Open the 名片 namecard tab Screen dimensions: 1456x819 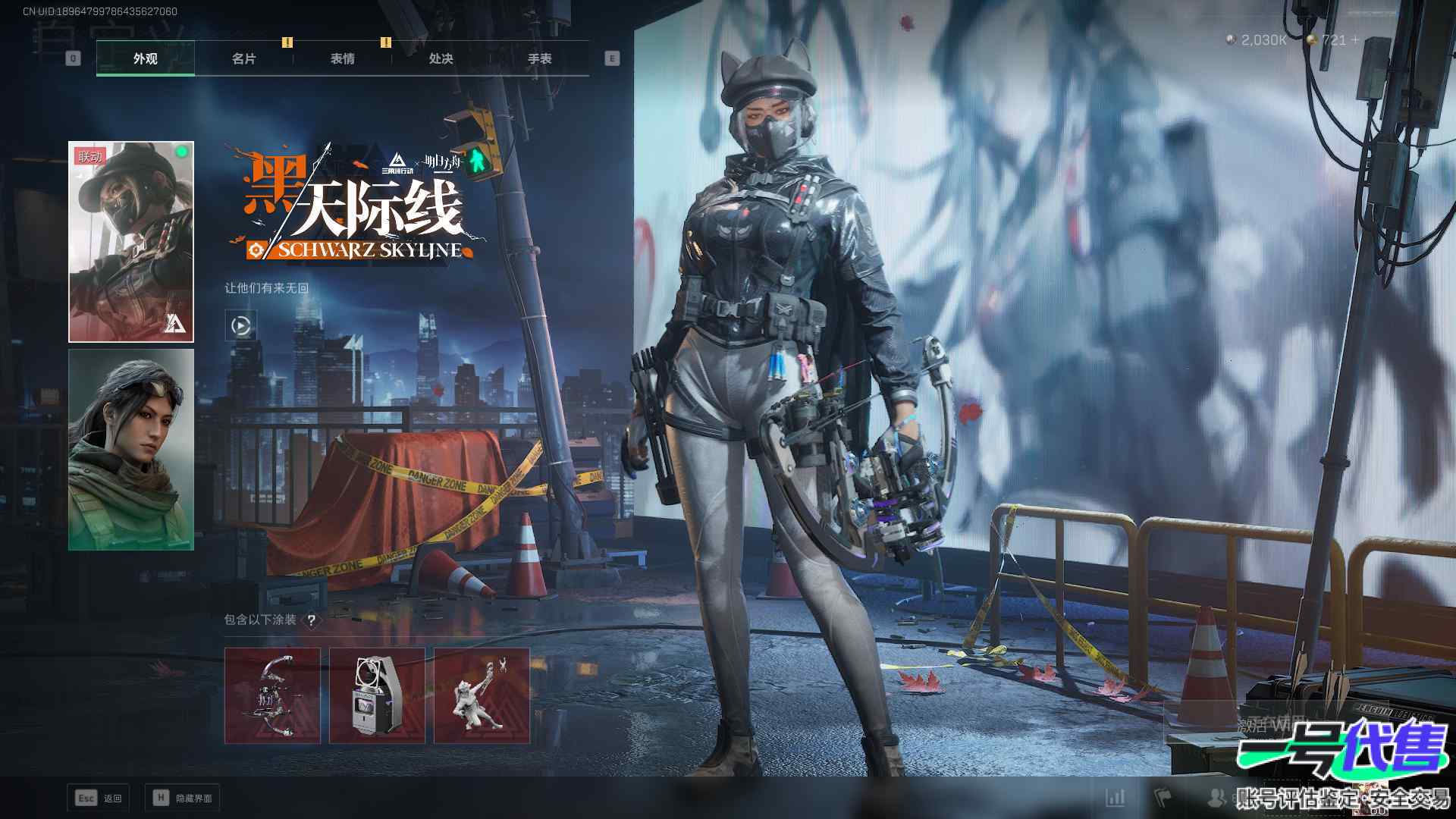pos(243,58)
